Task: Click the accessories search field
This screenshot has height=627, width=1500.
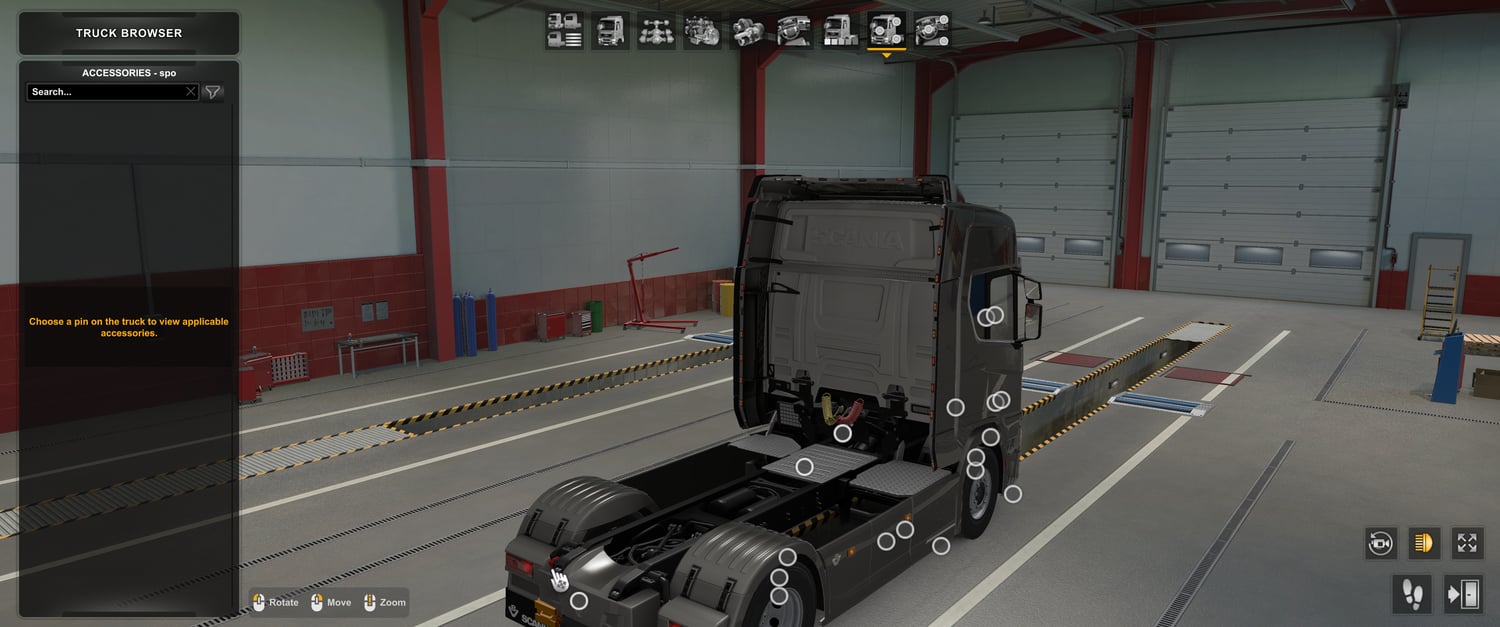Action: pos(105,92)
